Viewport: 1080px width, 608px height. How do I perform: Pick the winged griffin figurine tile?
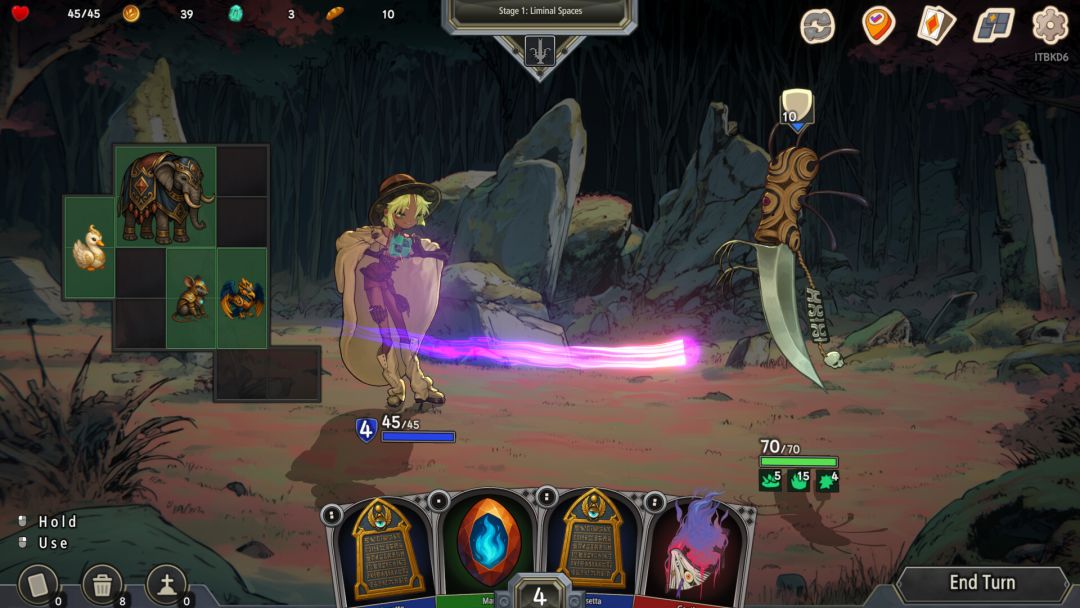[242, 298]
